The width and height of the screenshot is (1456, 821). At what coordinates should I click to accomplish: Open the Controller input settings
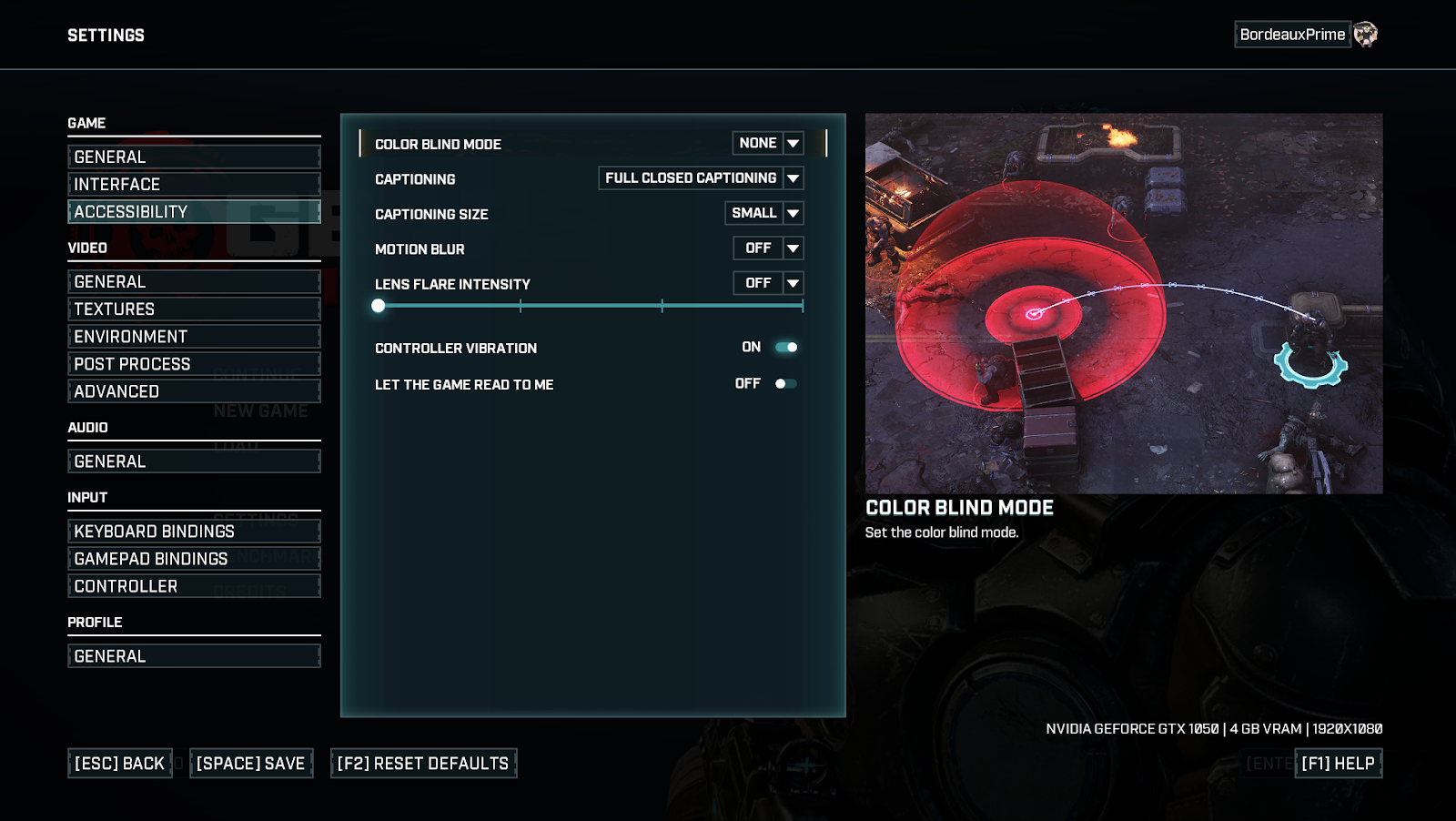coord(194,586)
